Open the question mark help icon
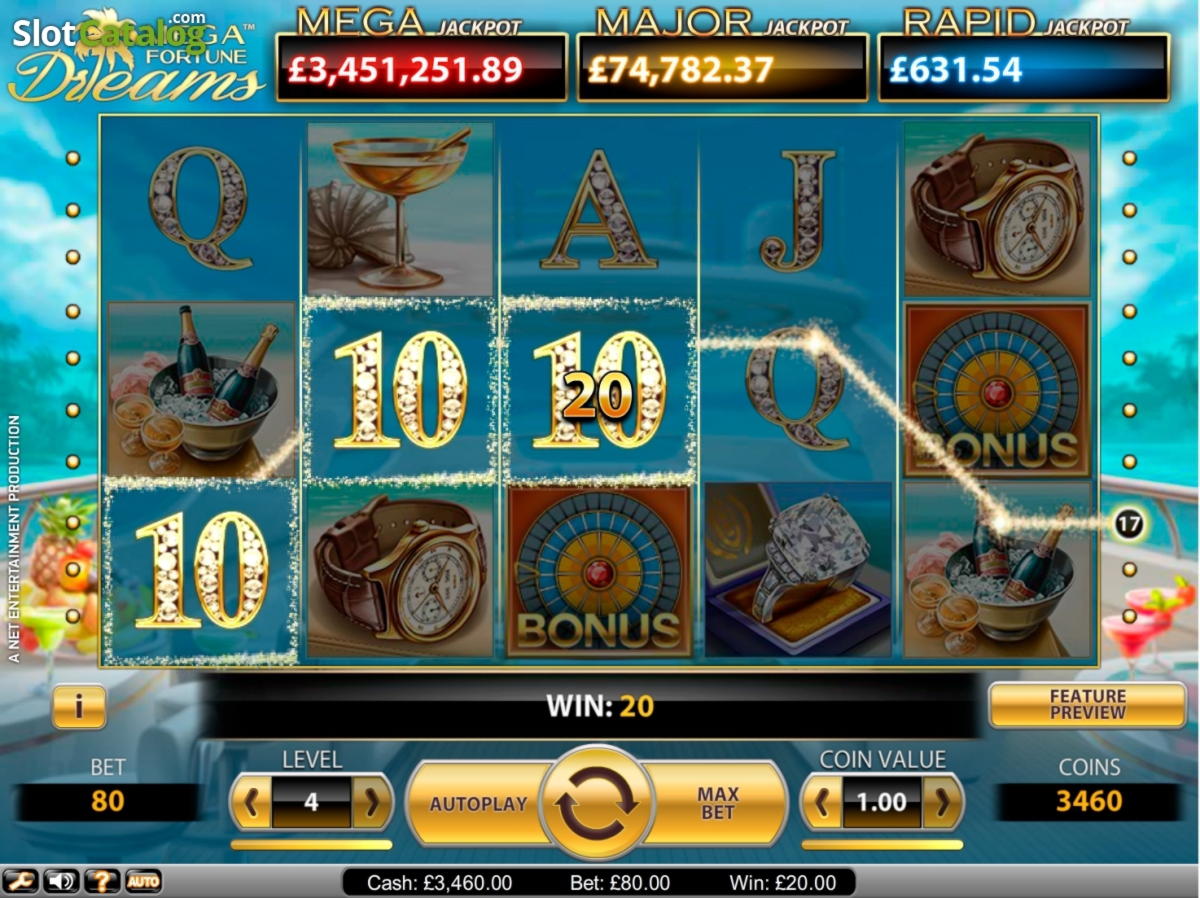The width and height of the screenshot is (1200, 898). click(102, 881)
